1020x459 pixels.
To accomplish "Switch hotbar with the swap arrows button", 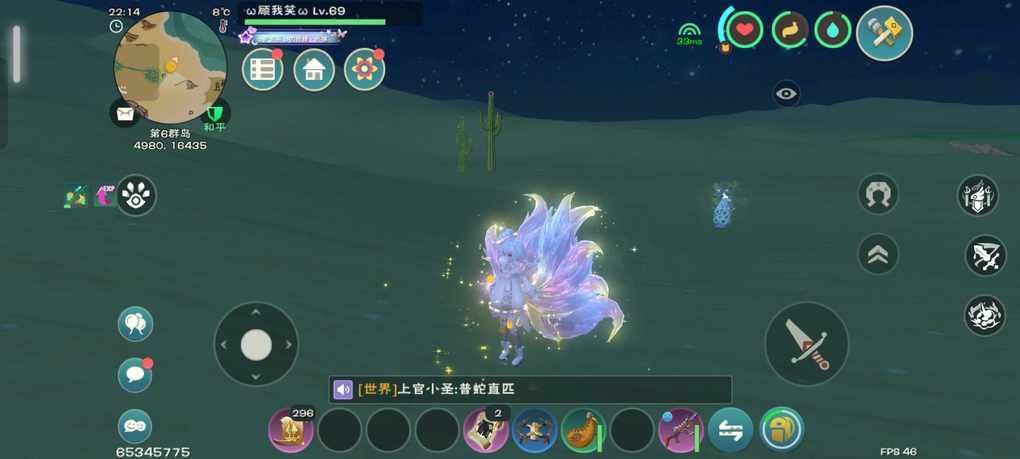I will (x=731, y=430).
